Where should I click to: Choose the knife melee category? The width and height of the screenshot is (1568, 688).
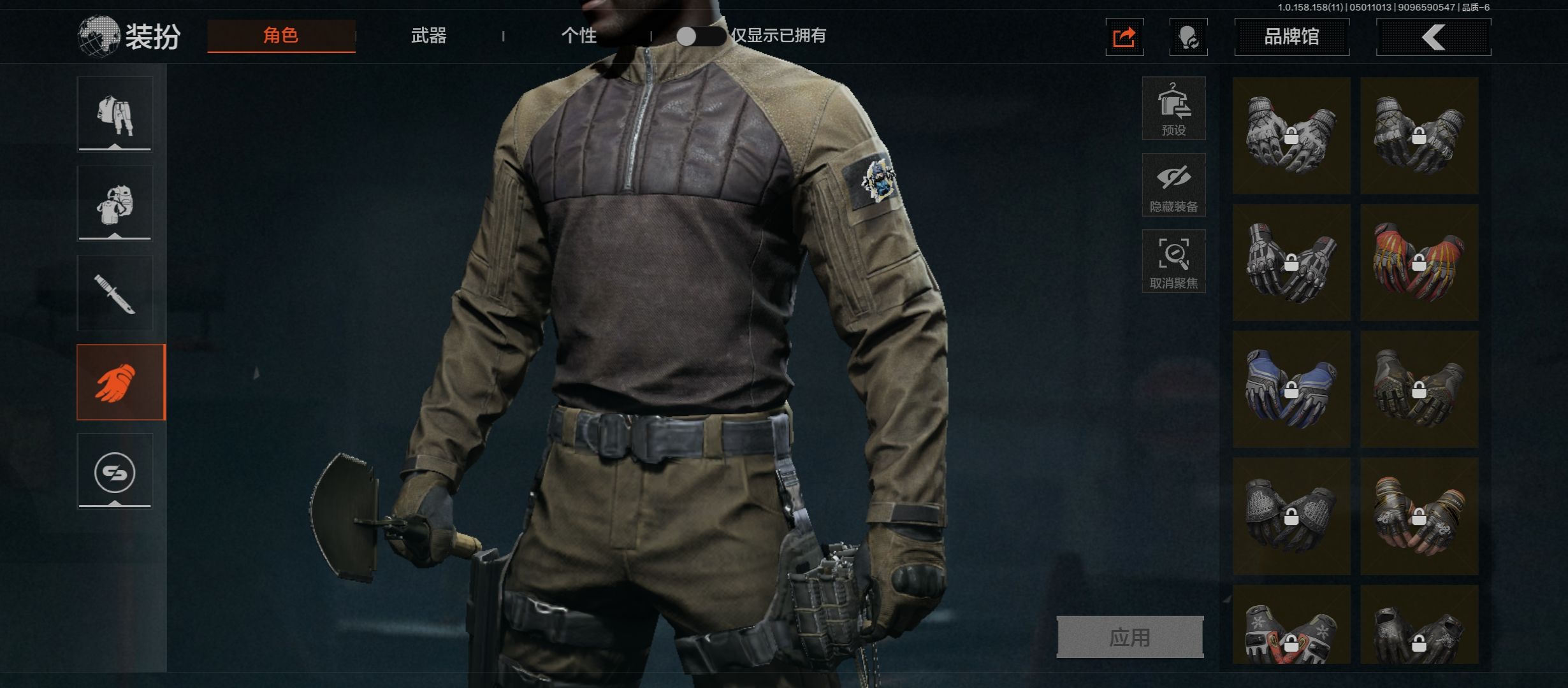[x=115, y=293]
